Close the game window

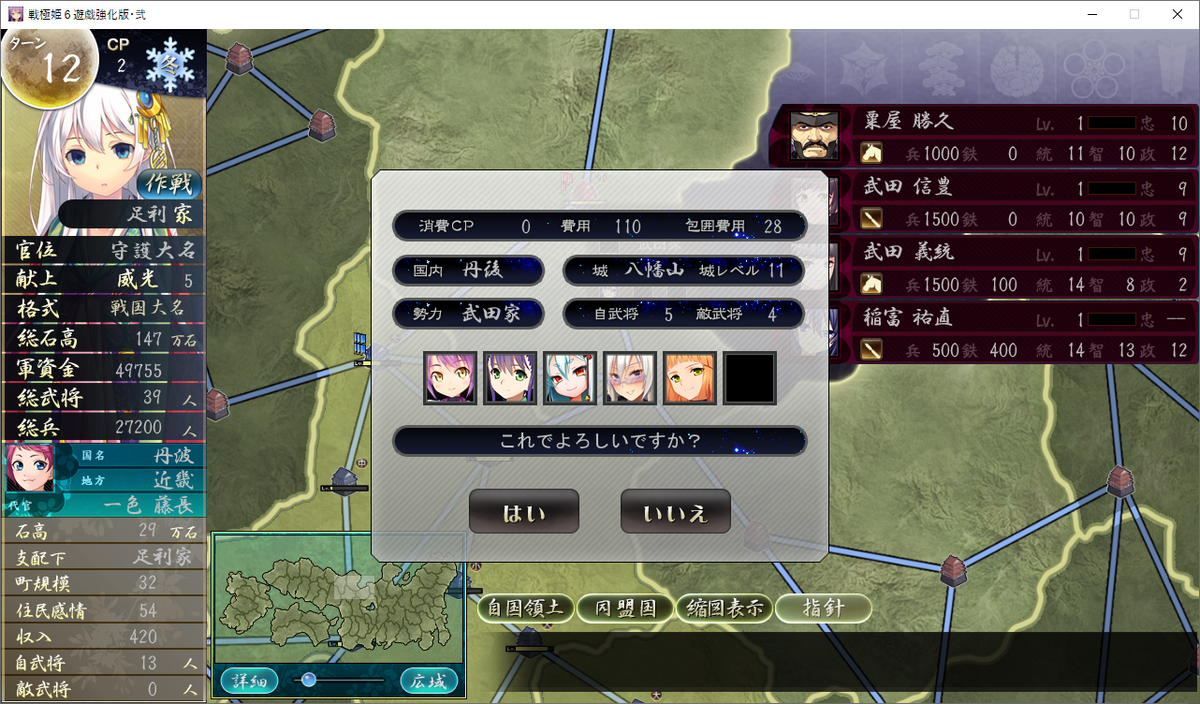click(x=1176, y=14)
